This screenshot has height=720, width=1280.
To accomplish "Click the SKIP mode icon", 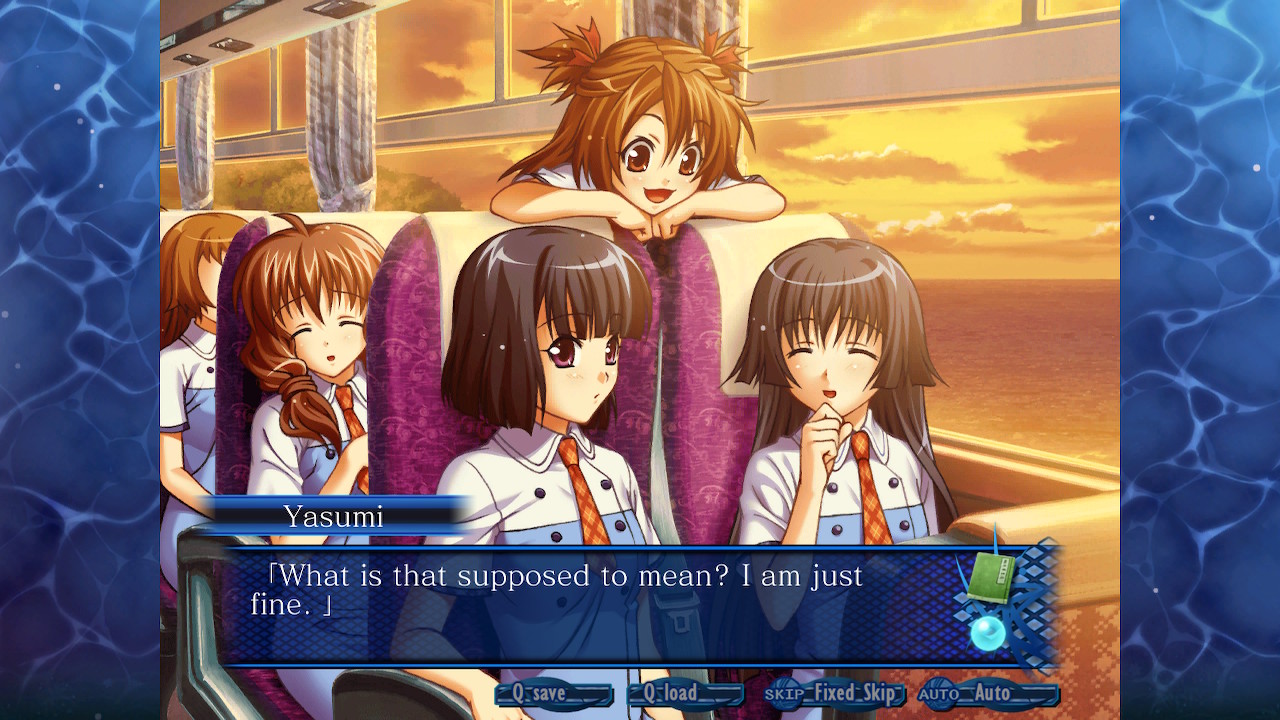I will [x=785, y=692].
